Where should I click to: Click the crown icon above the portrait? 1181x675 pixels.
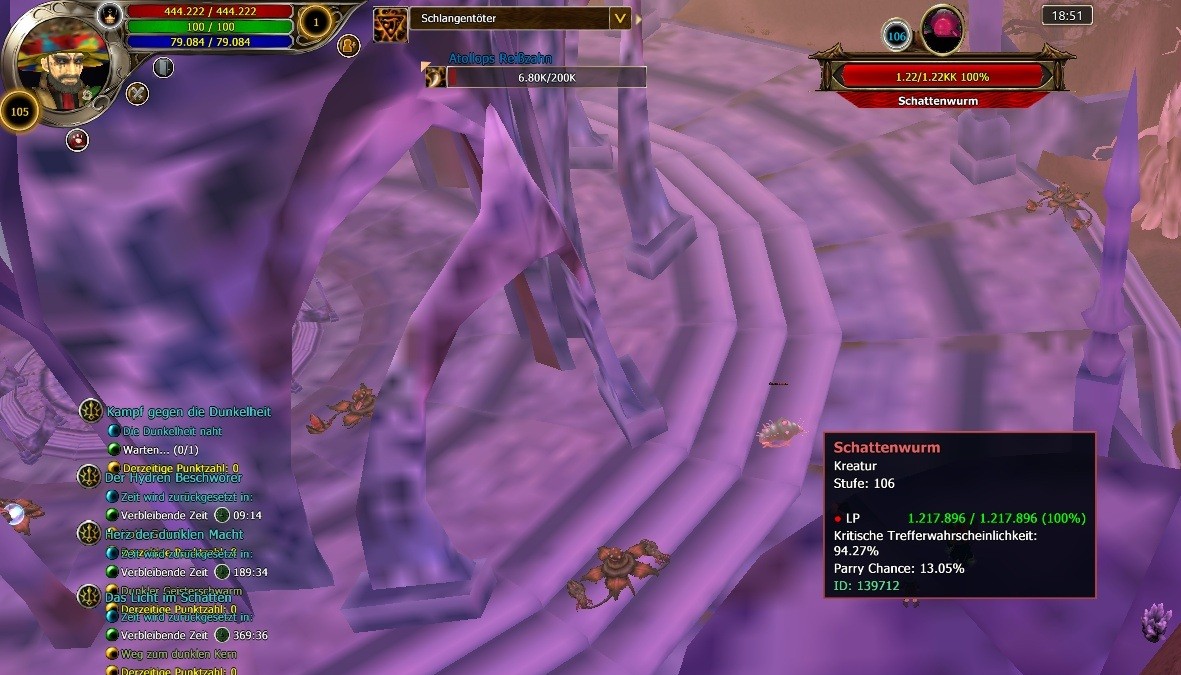[110, 15]
